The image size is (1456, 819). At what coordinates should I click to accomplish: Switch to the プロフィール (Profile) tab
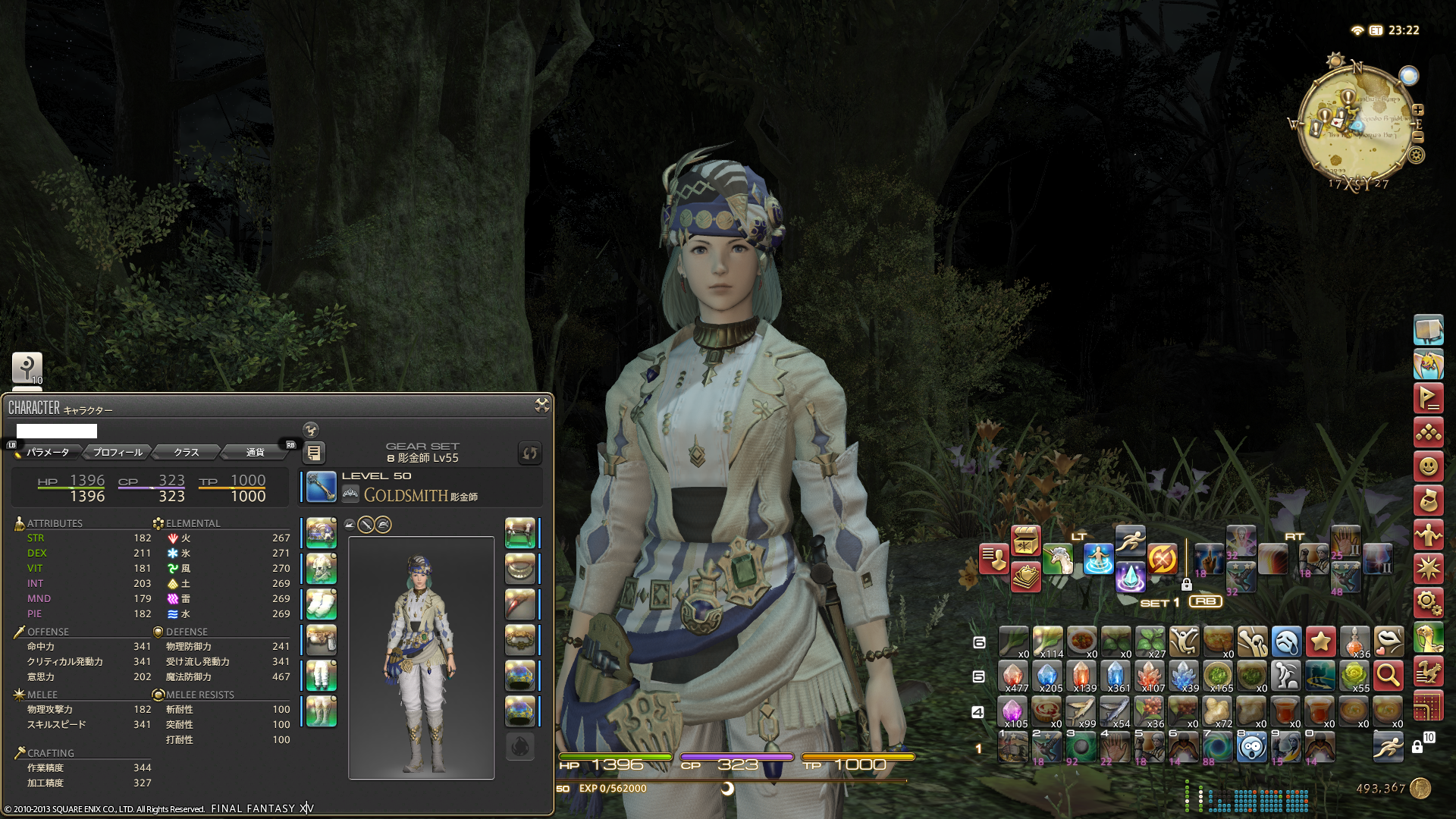[118, 452]
